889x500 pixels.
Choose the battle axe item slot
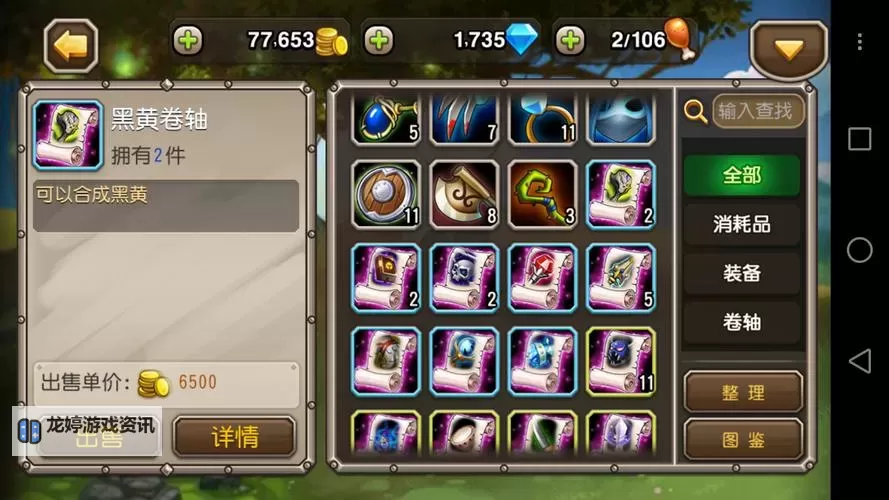click(464, 195)
